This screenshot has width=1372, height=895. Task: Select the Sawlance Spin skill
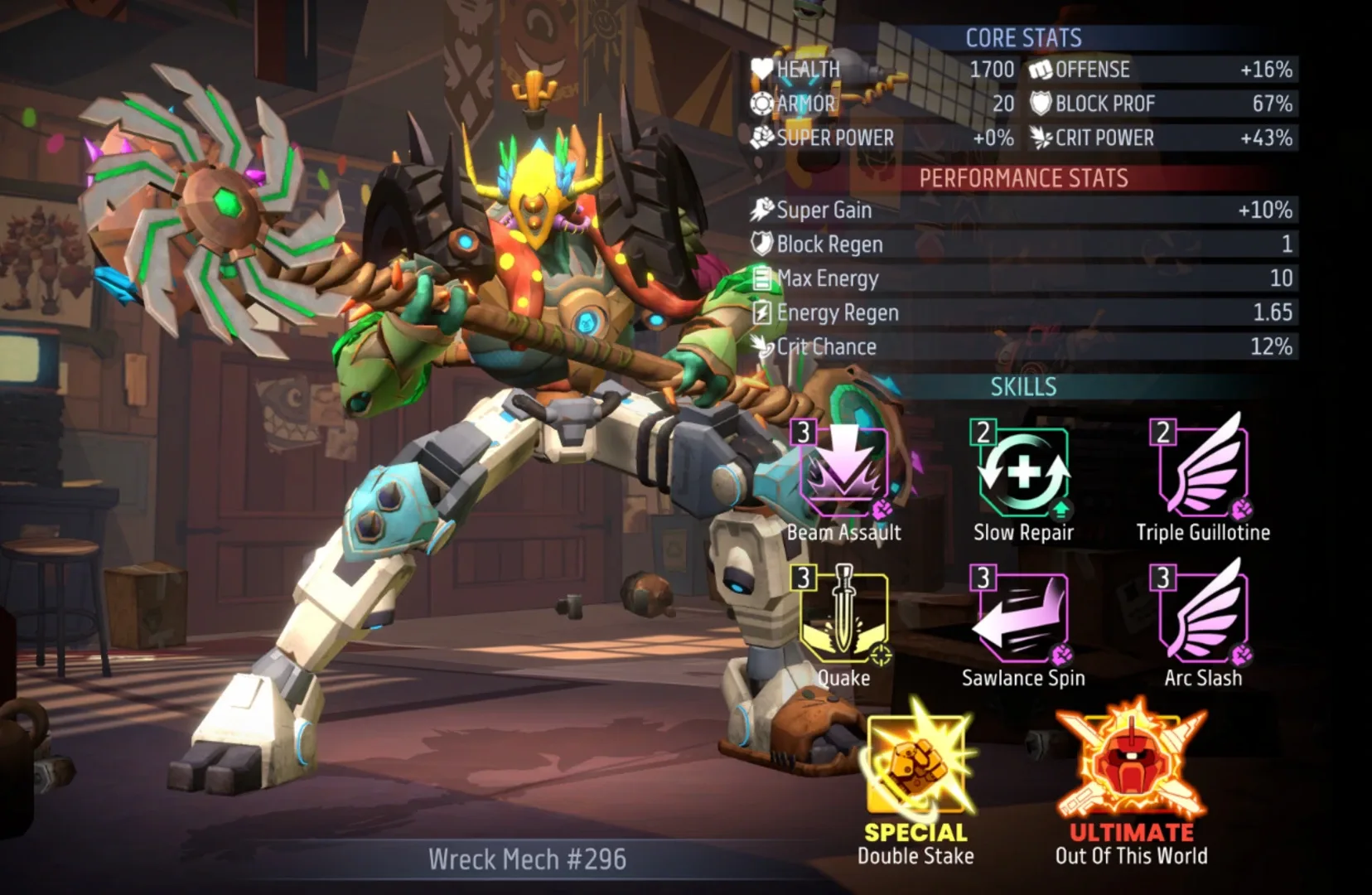tap(1023, 618)
